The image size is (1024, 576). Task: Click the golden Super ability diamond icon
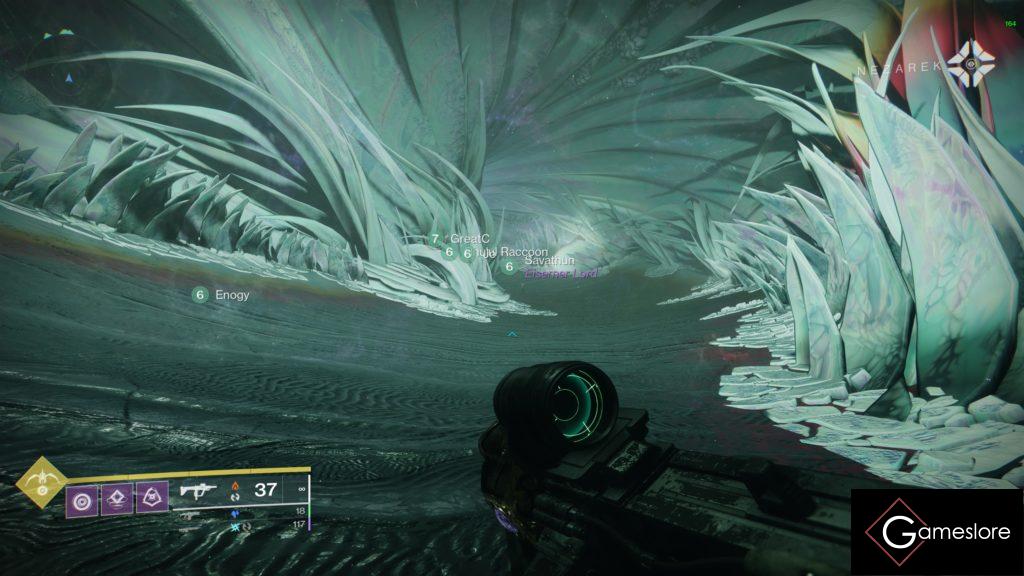tap(42, 482)
